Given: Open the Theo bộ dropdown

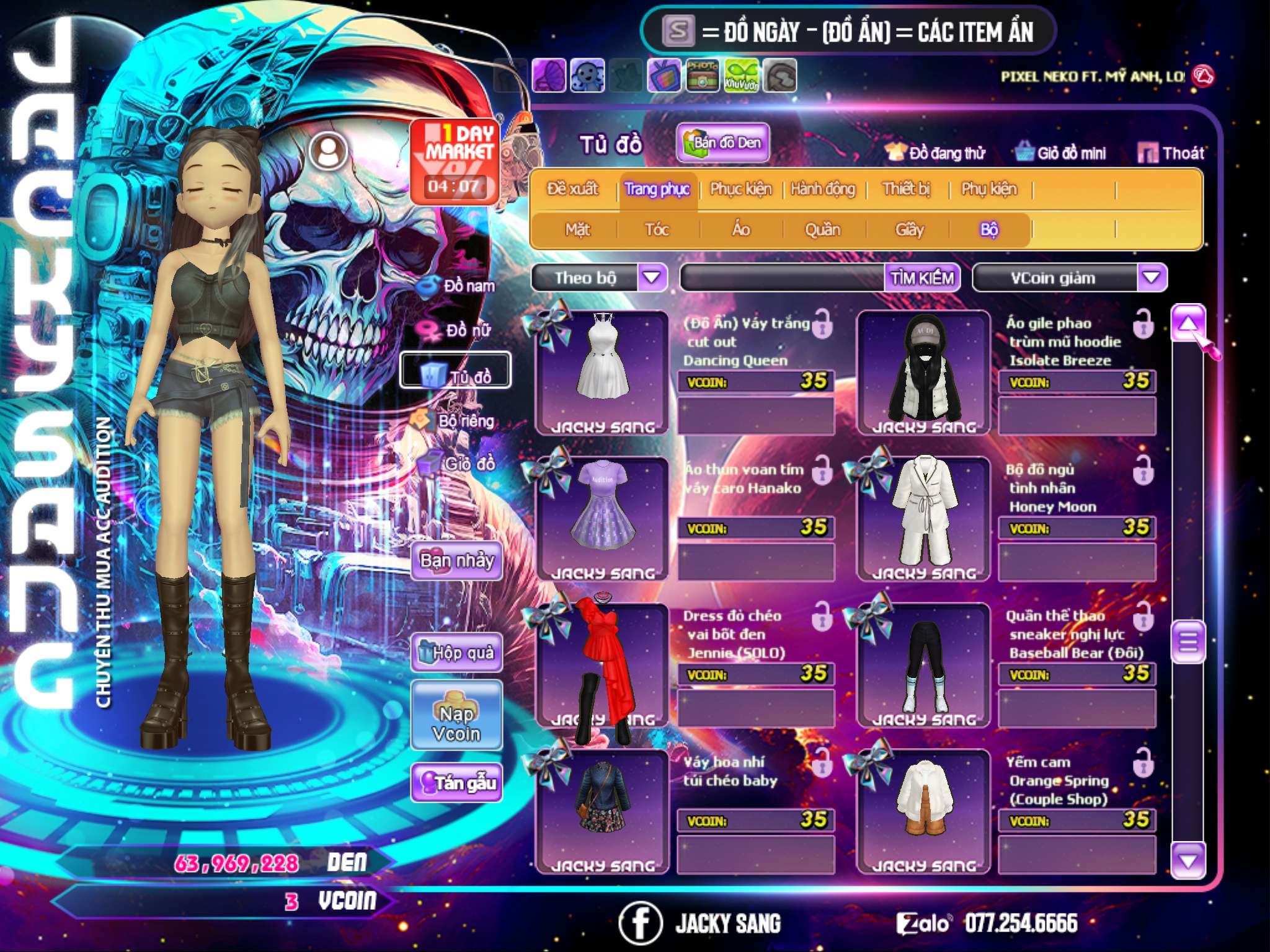Looking at the screenshot, I should click(x=651, y=277).
